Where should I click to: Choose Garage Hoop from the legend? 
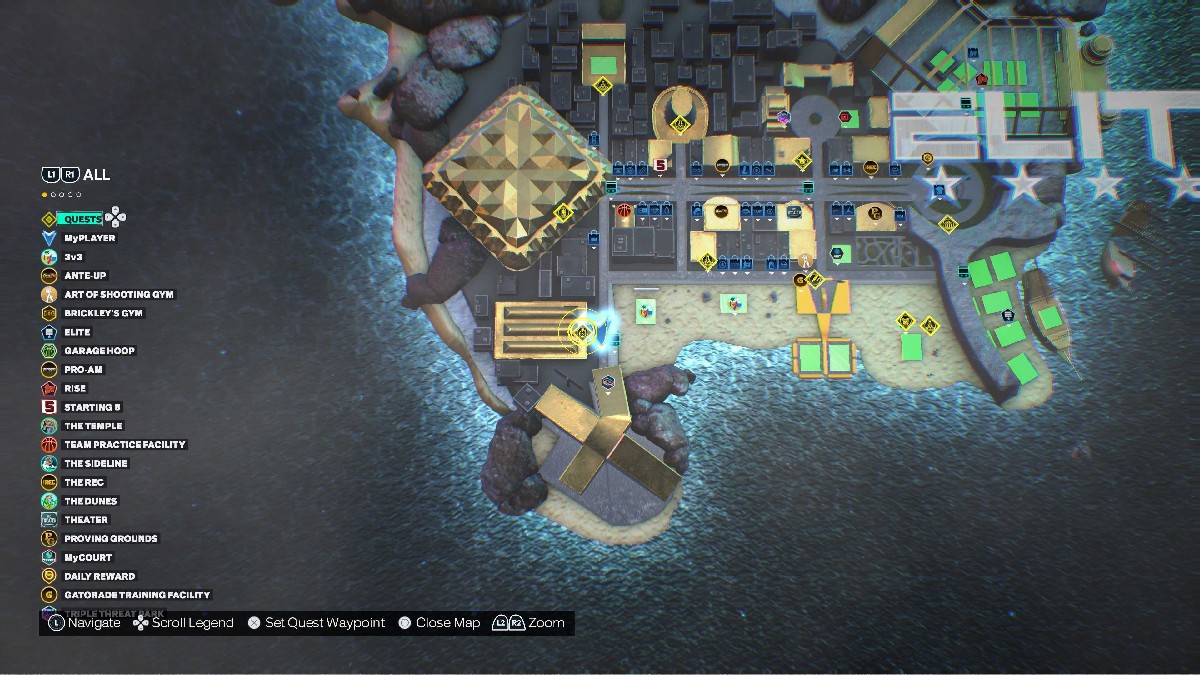click(x=99, y=351)
